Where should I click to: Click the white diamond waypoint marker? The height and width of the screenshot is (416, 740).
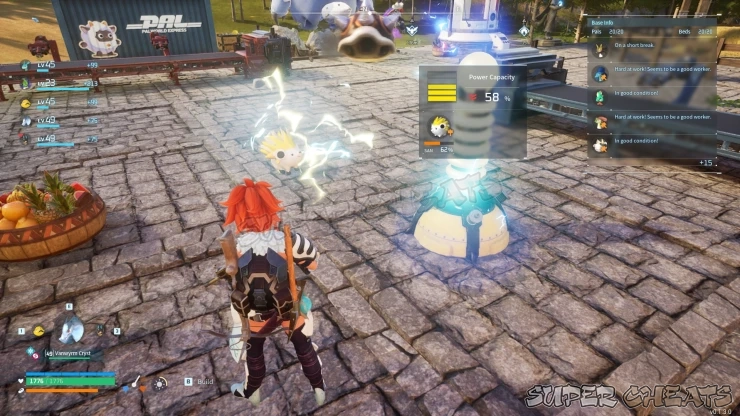pyautogui.click(x=524, y=31)
